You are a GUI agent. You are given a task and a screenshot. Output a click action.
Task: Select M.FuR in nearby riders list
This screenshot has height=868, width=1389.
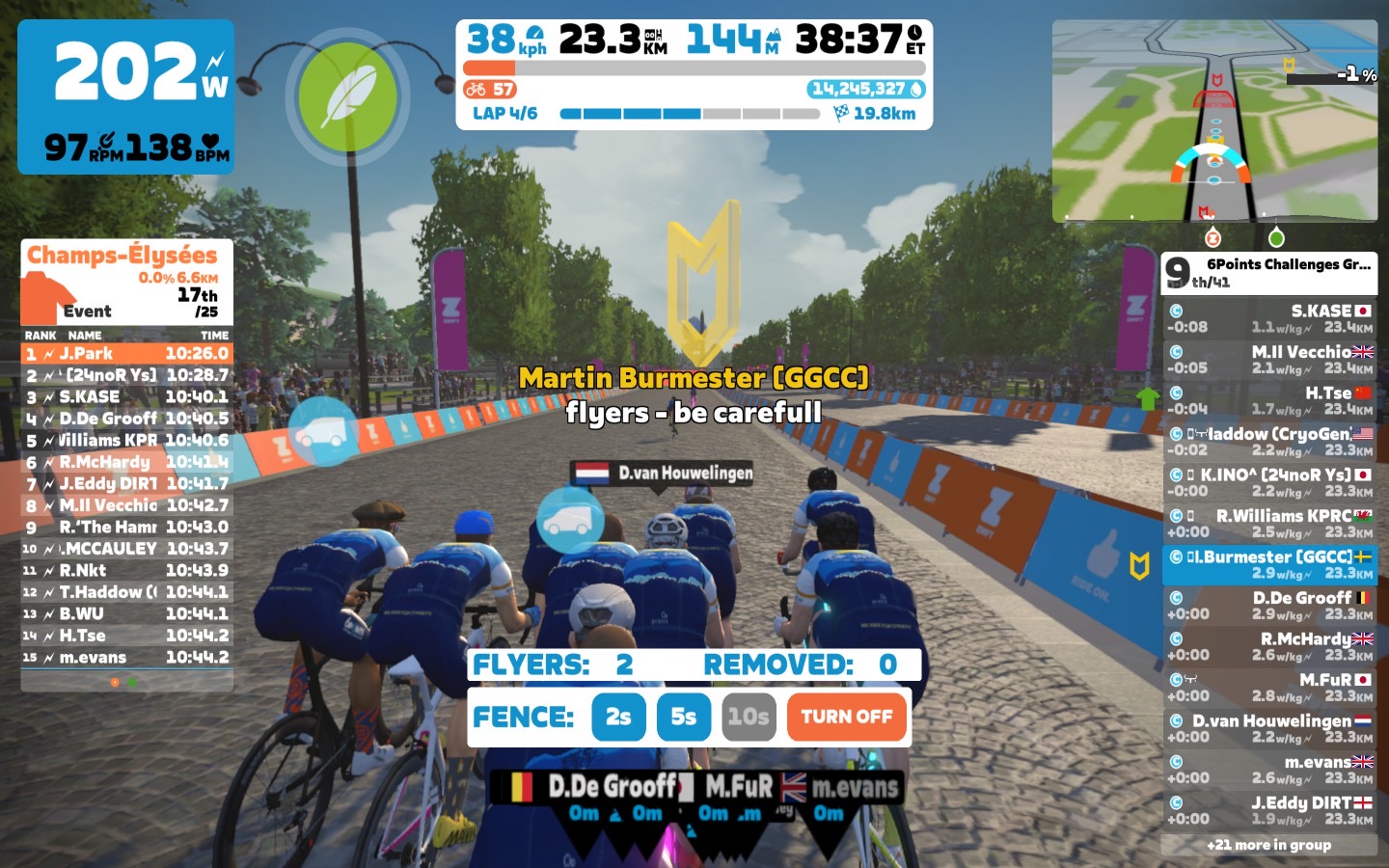click(1268, 687)
